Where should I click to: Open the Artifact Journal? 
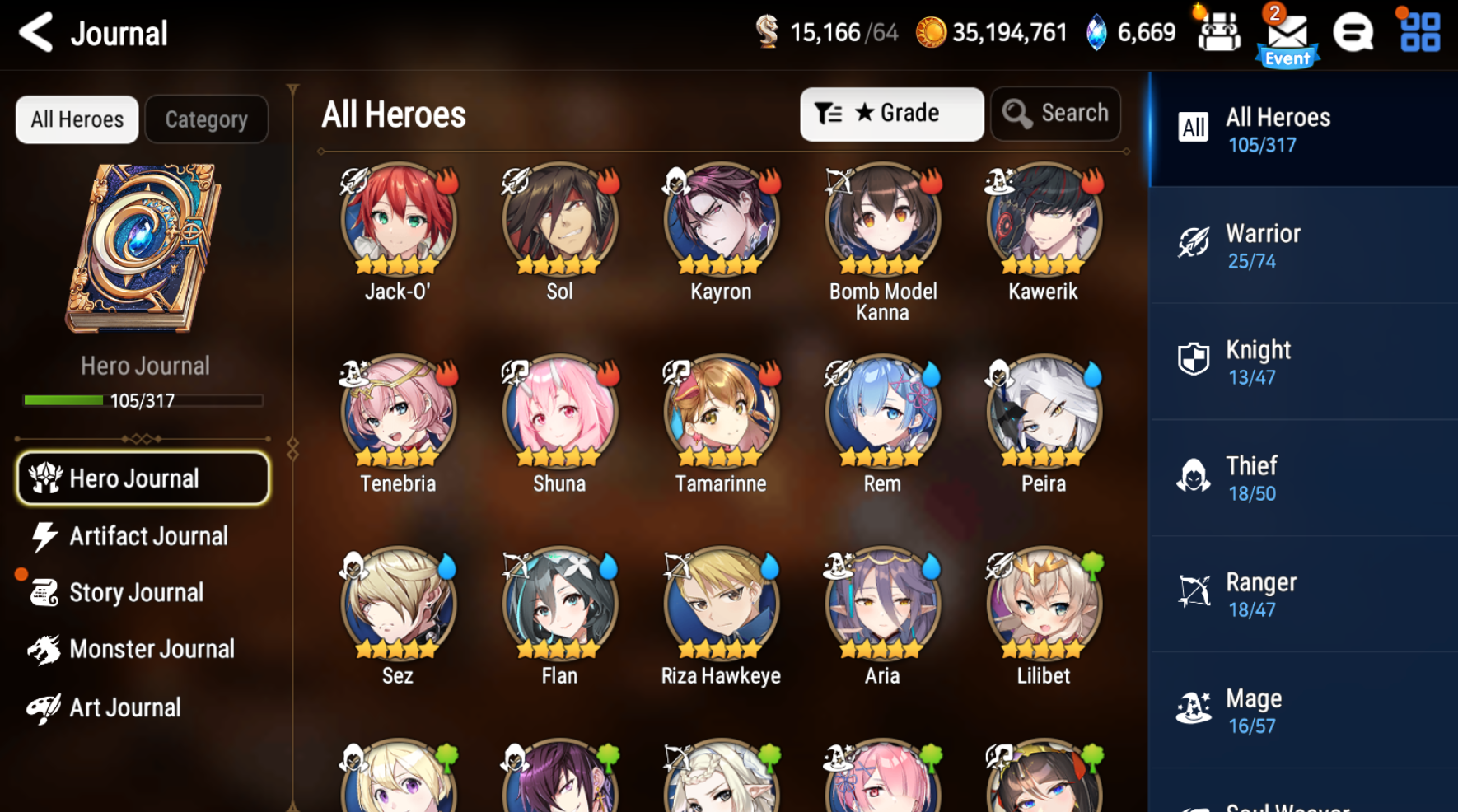148,536
